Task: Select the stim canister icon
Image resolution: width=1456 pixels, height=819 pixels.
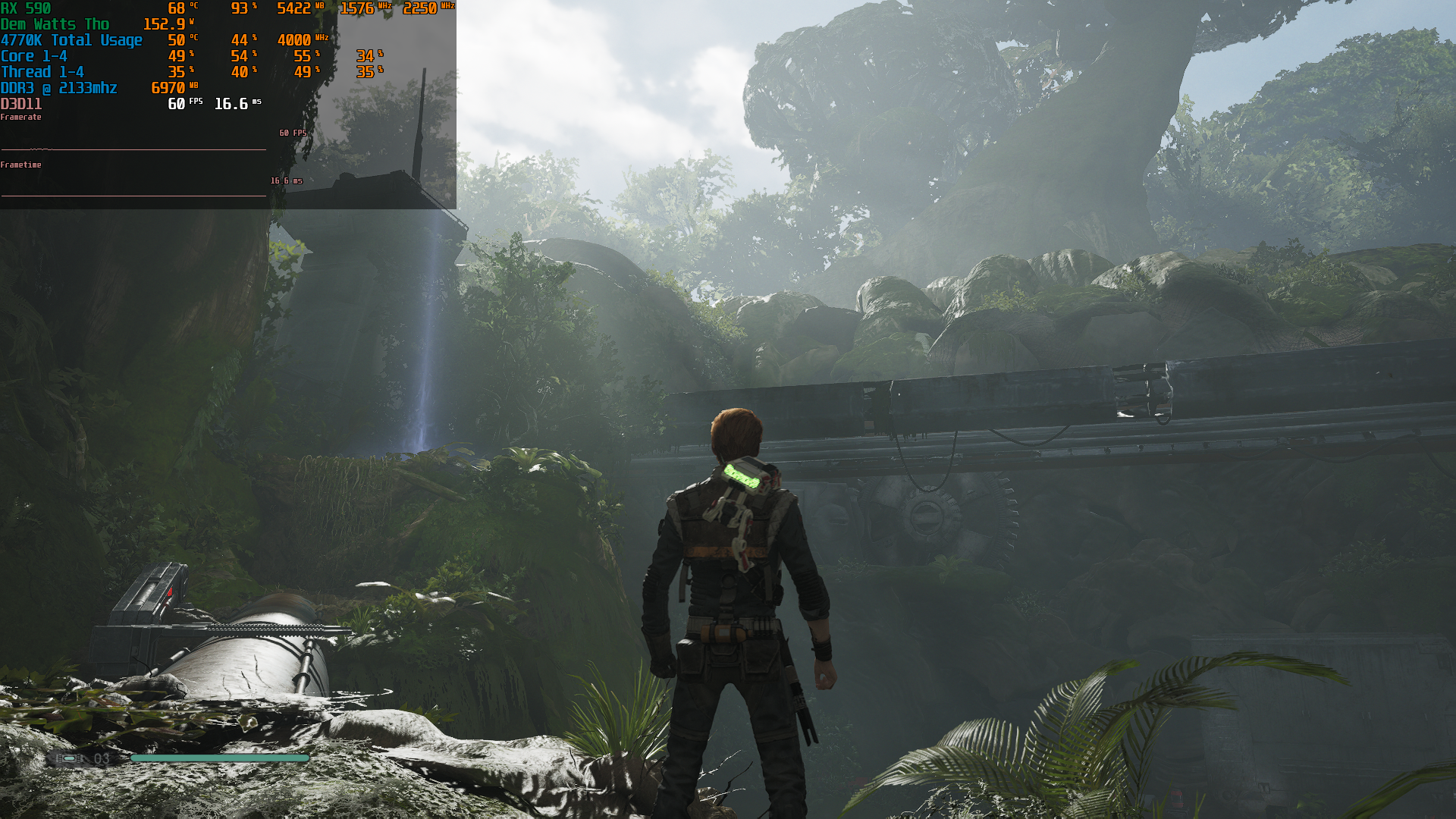Action: (x=68, y=758)
